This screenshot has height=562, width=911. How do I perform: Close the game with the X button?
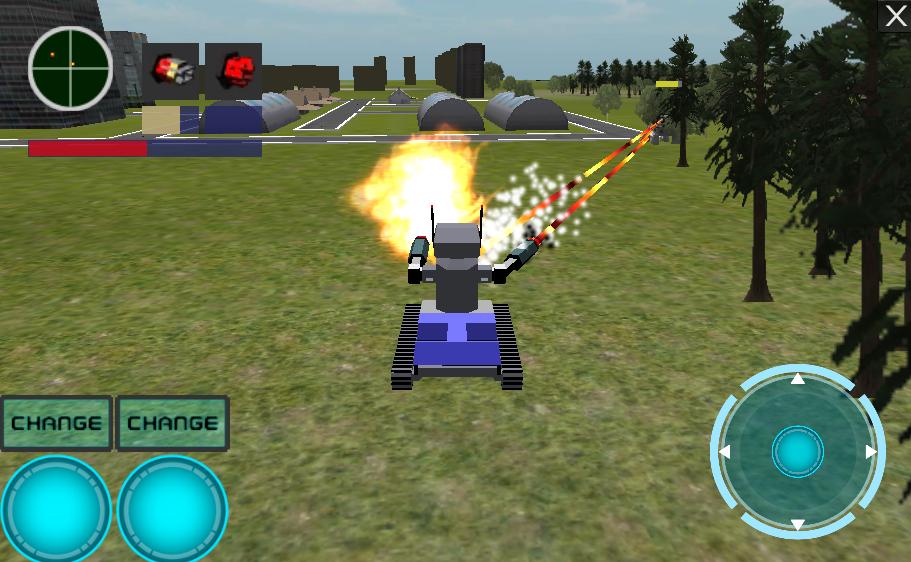(894, 16)
